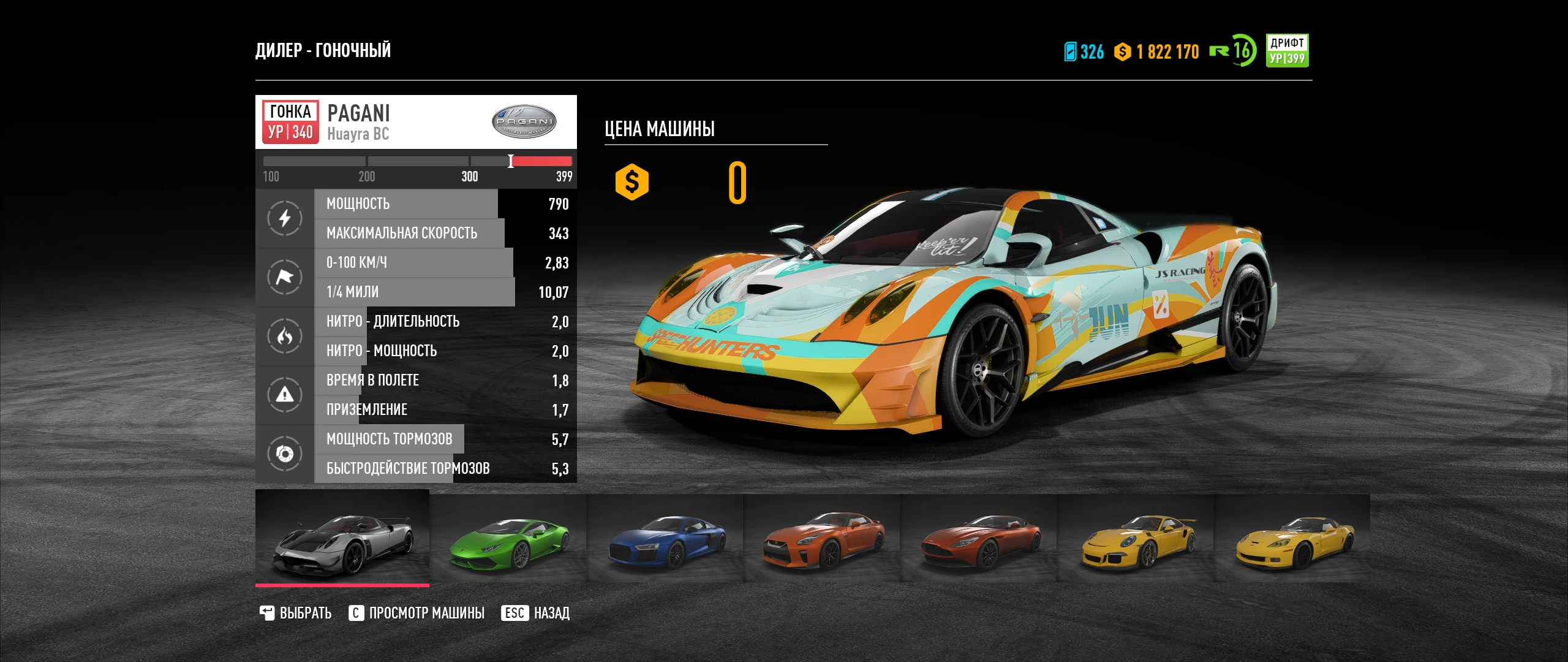The width and height of the screenshot is (1568, 662).
Task: Click the lightning power stat icon
Action: click(x=284, y=219)
